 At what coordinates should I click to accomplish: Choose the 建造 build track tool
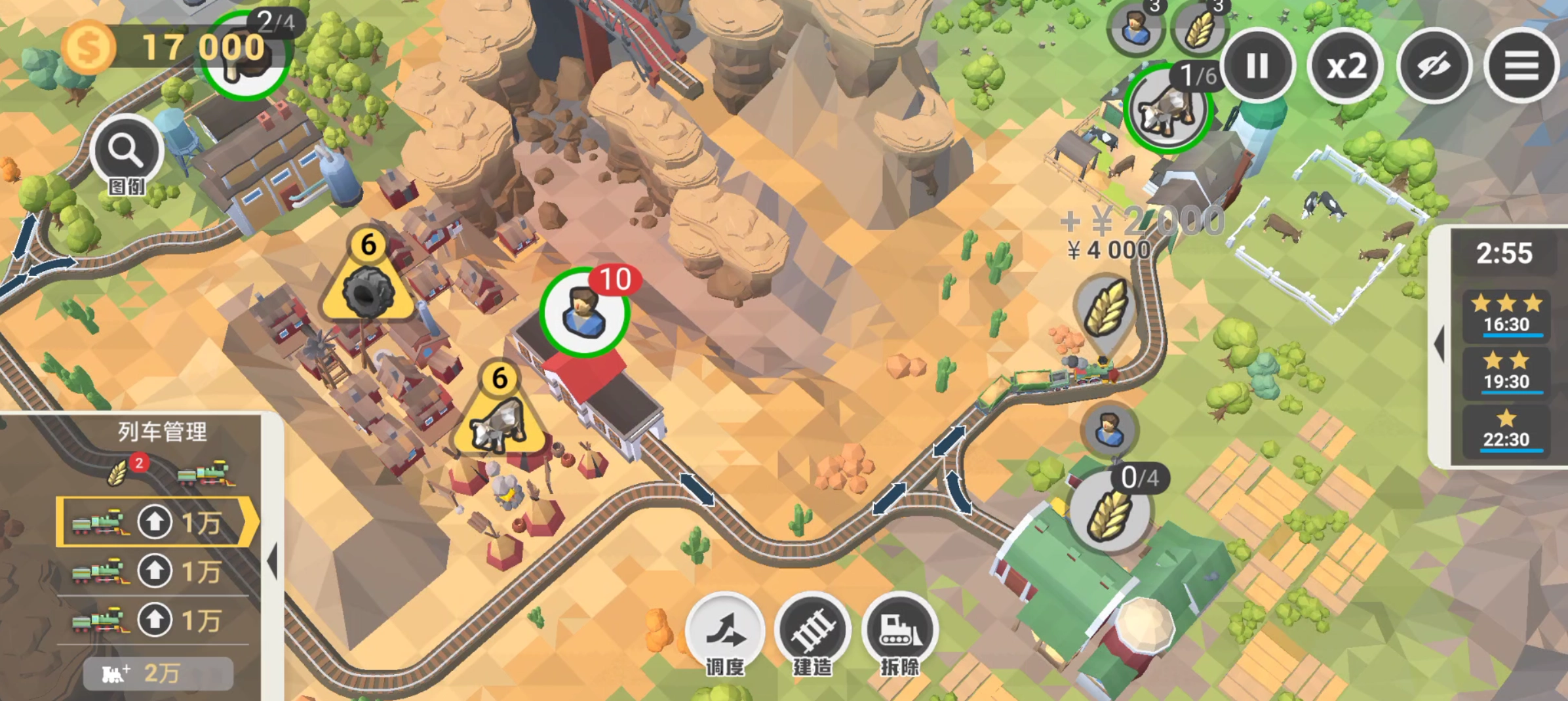point(813,631)
